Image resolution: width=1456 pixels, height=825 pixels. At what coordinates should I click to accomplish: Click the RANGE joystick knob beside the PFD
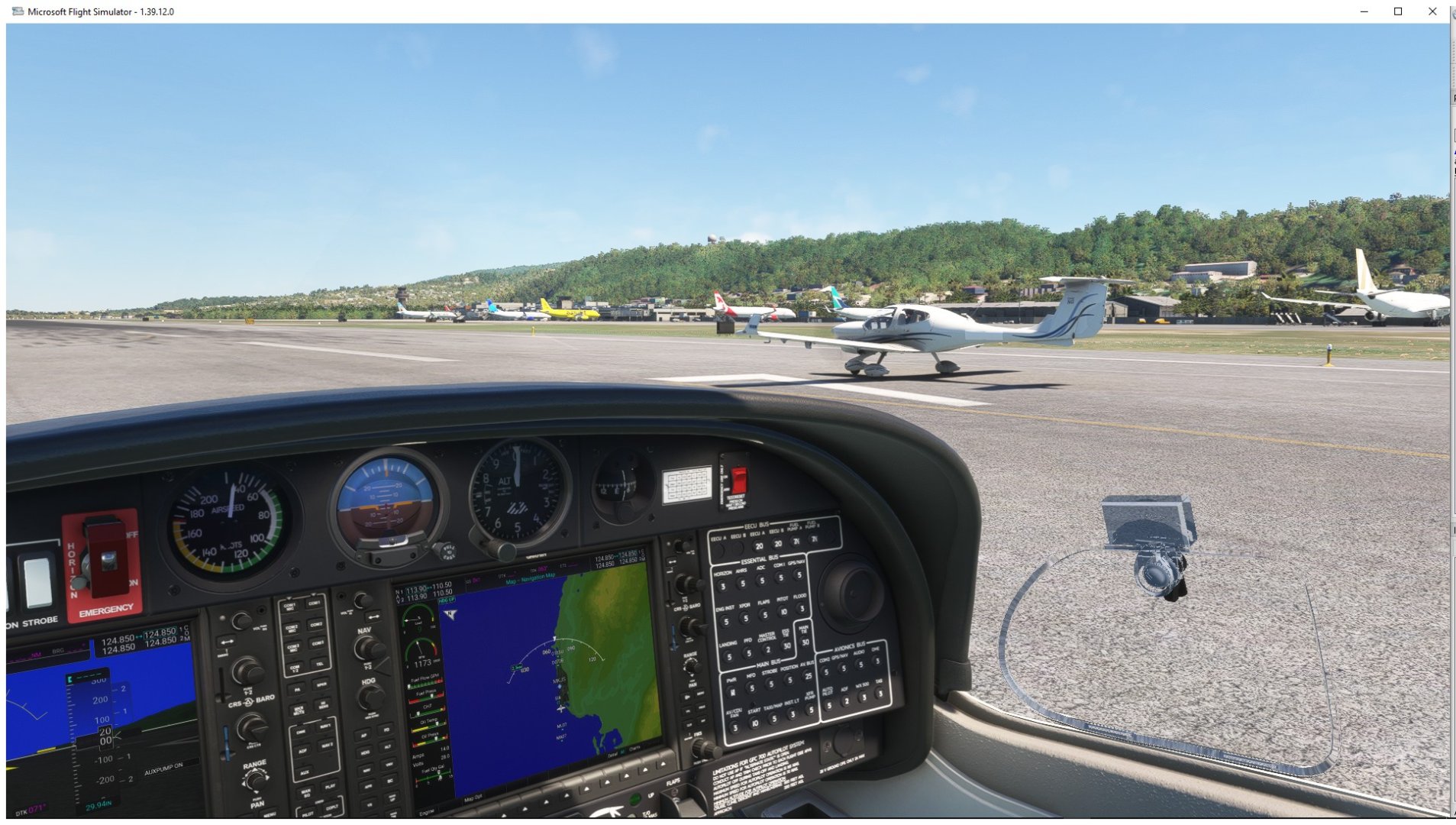(255, 780)
